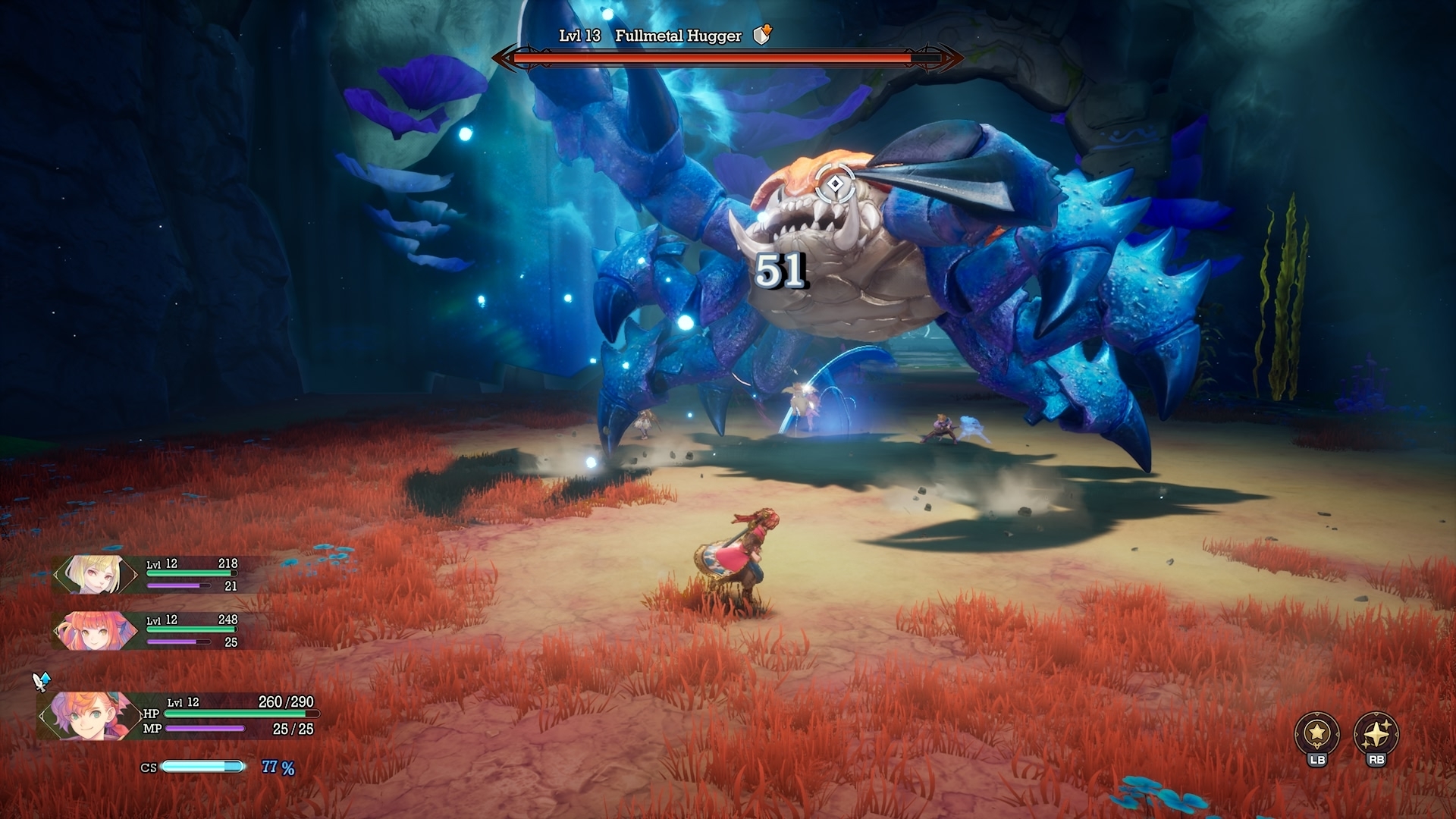Select the orange-haired girl's party portrait
The image size is (1456, 819).
[x=94, y=631]
